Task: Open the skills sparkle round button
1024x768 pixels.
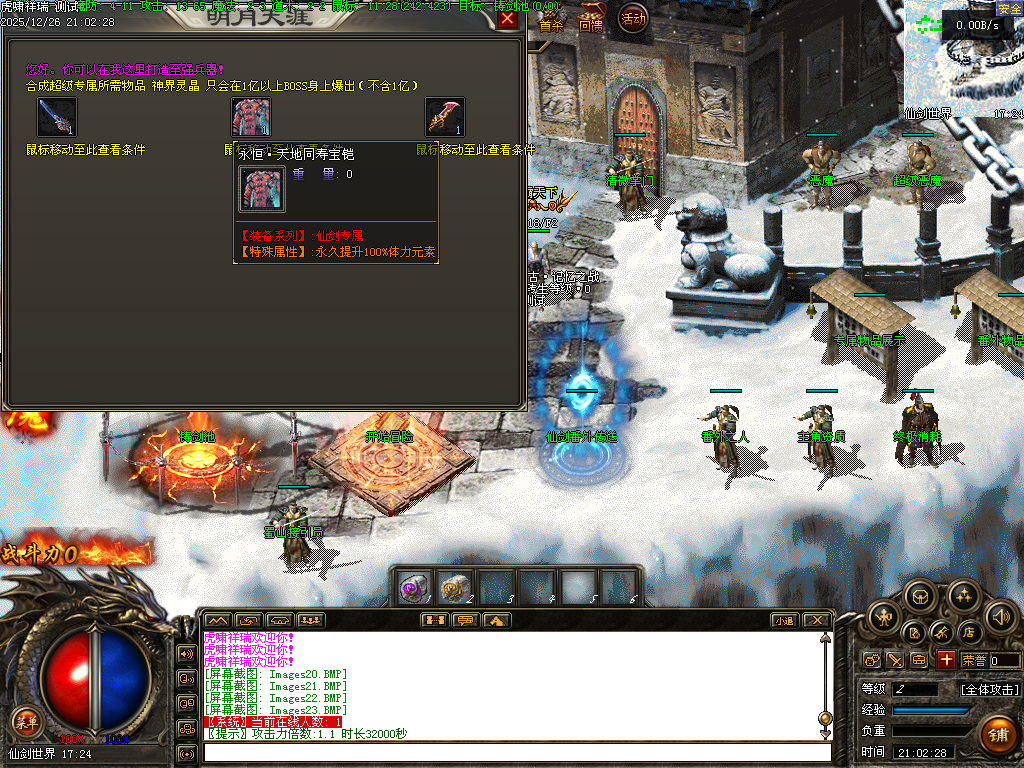Action: pyautogui.click(x=962, y=598)
